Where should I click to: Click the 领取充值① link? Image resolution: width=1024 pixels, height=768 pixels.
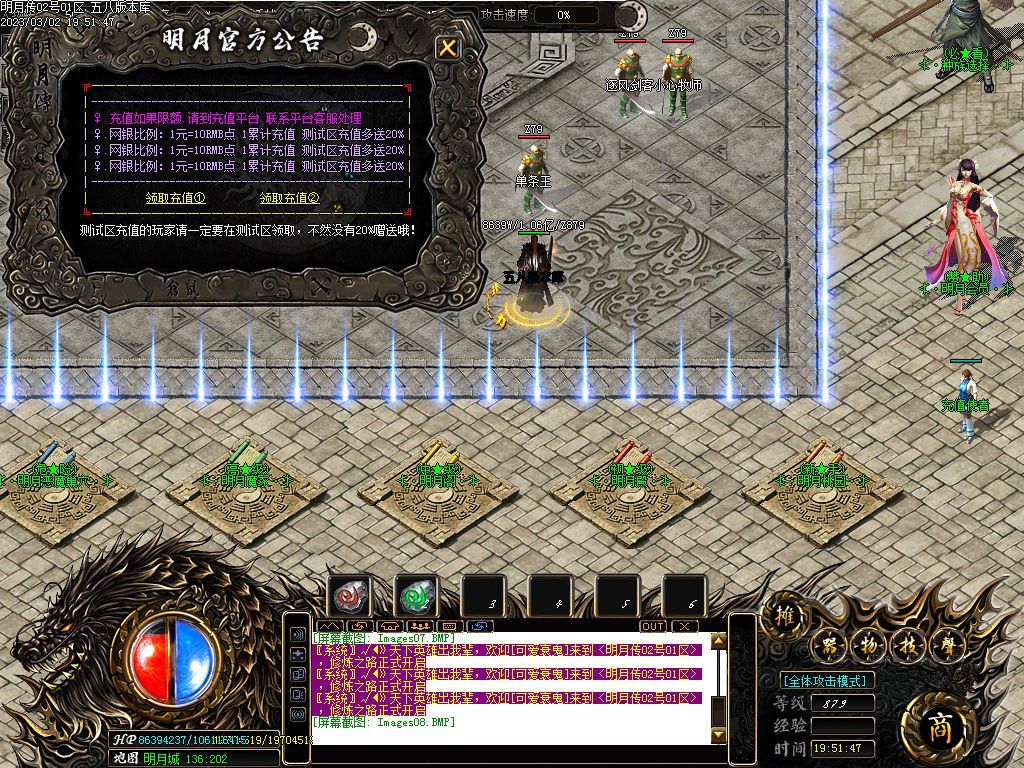(x=175, y=198)
